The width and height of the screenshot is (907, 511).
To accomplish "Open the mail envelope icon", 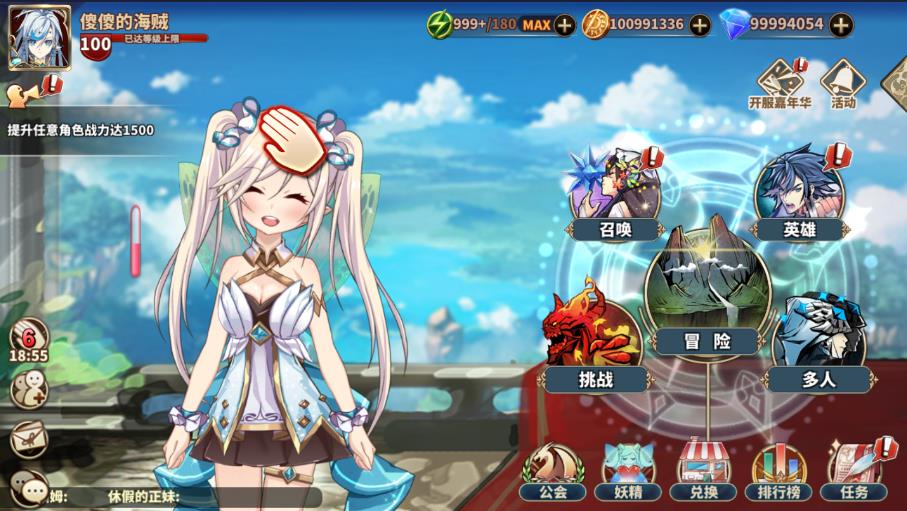I will [28, 438].
